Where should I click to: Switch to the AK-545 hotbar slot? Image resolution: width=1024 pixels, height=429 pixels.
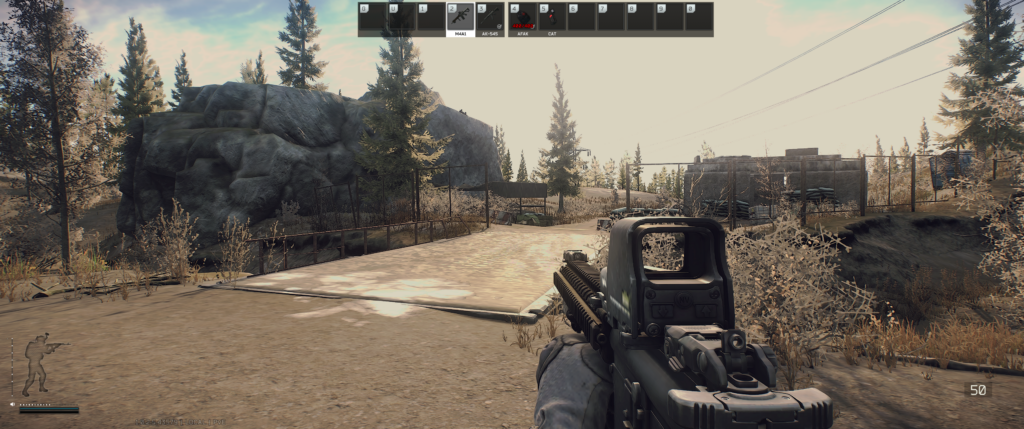pos(490,18)
